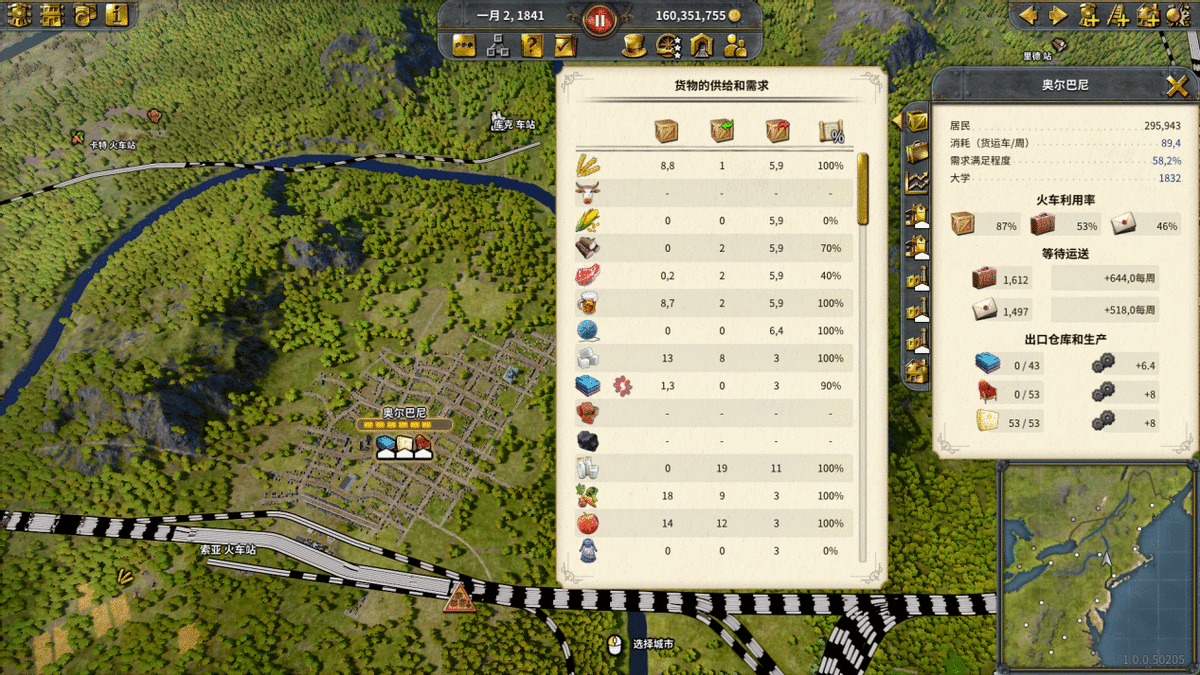The image size is (1200, 675).
Task: Open the top hat character menu
Action: point(633,45)
